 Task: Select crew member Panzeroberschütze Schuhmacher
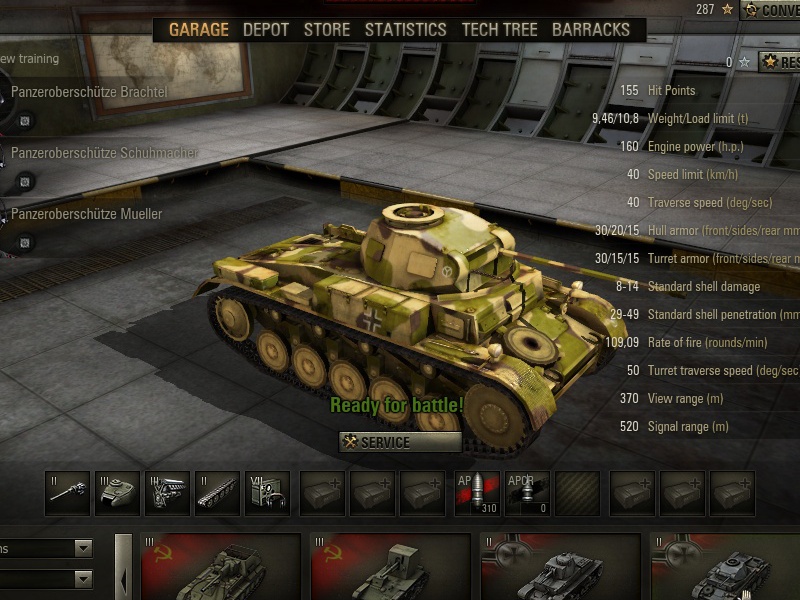[104, 153]
